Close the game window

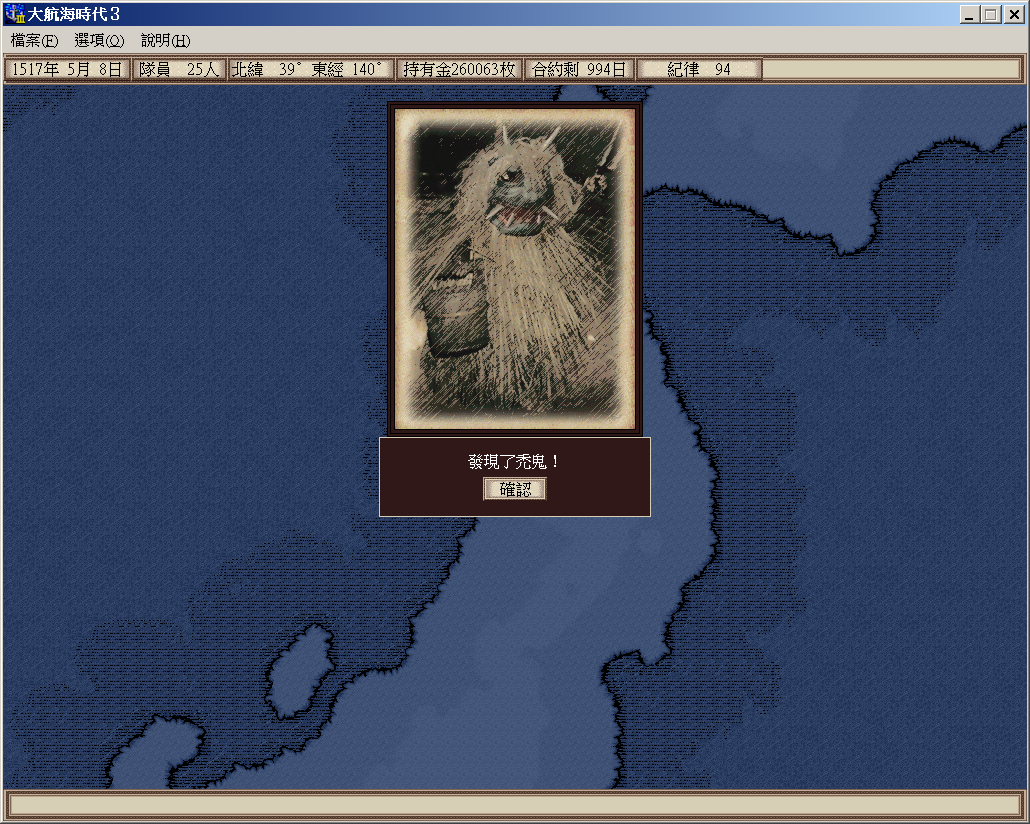click(x=1012, y=15)
